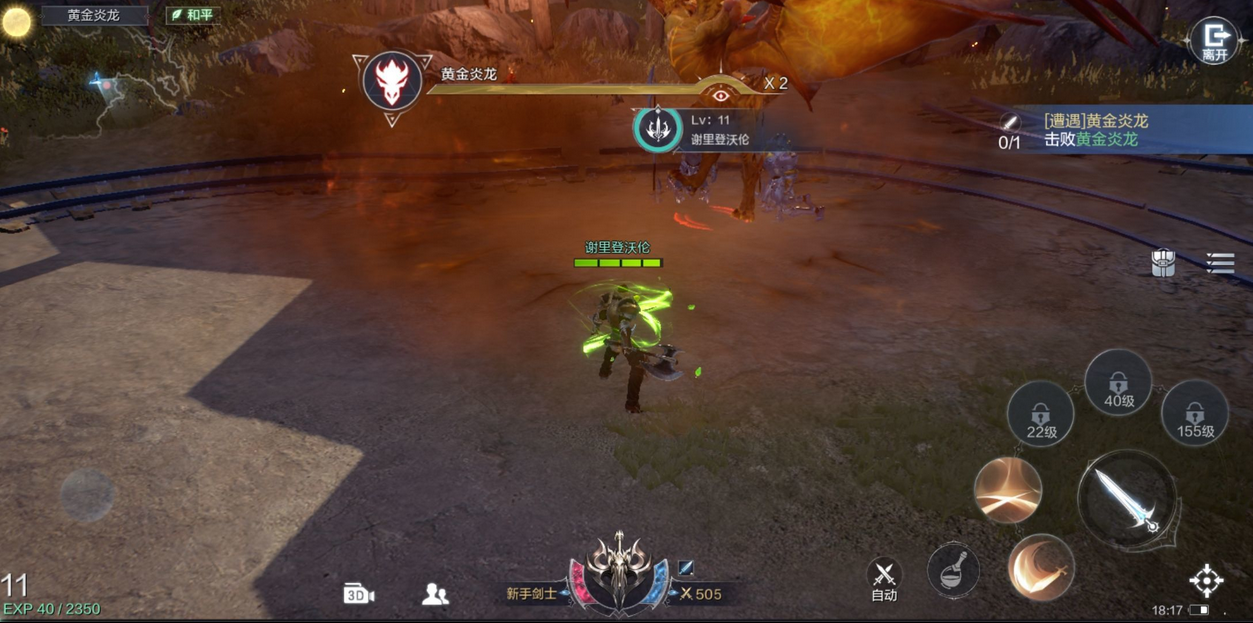Tap the 黄金炎龙 boss emblem
Image resolution: width=1253 pixels, height=623 pixels.
click(x=392, y=82)
